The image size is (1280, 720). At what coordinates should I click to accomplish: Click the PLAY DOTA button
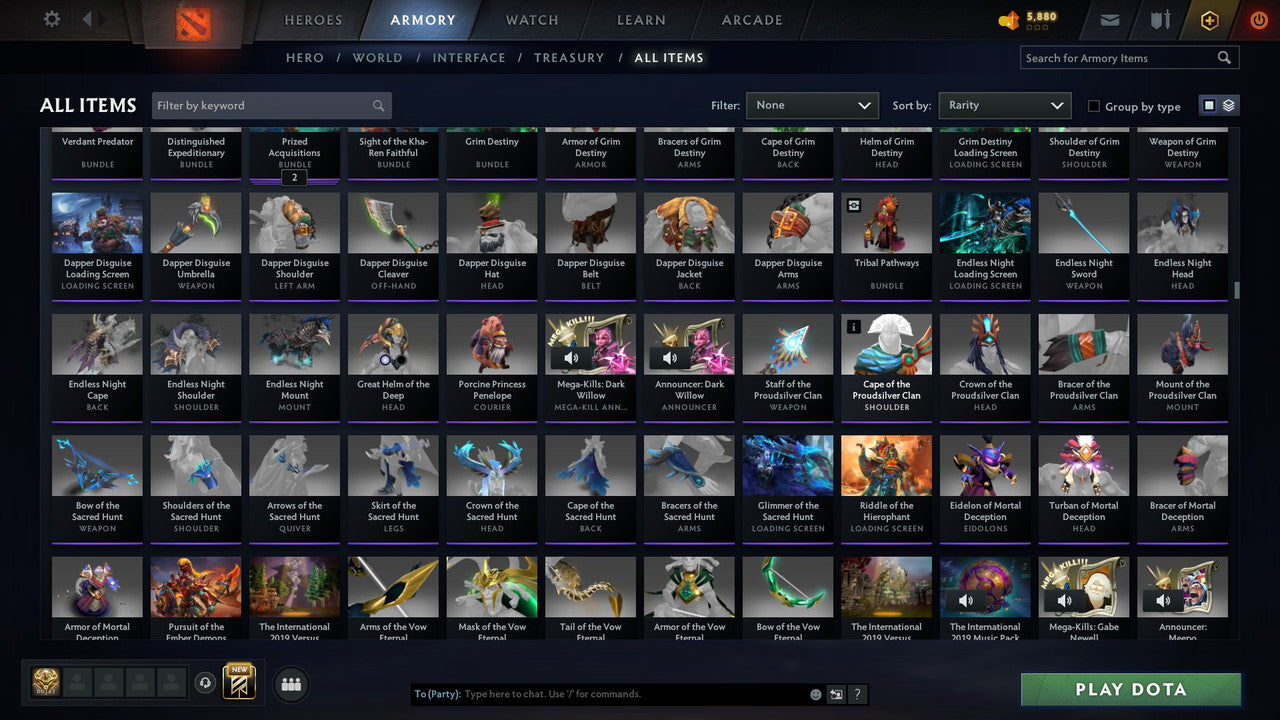coord(1131,689)
